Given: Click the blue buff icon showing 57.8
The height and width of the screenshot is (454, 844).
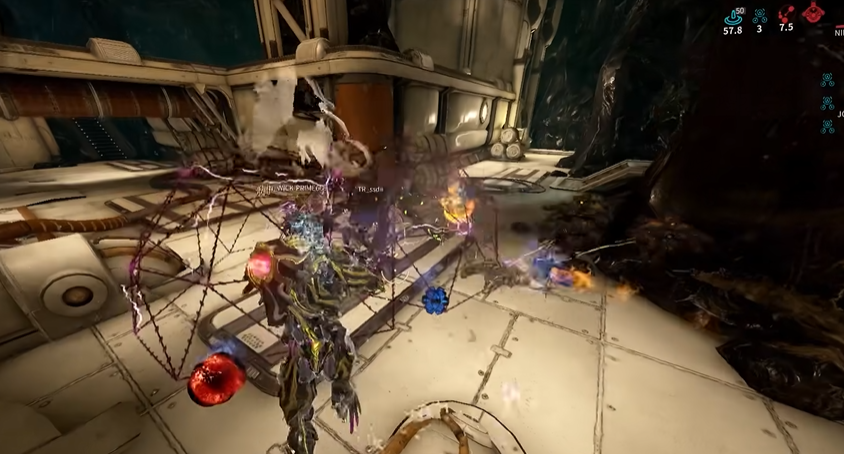Looking at the screenshot, I should tap(733, 14).
